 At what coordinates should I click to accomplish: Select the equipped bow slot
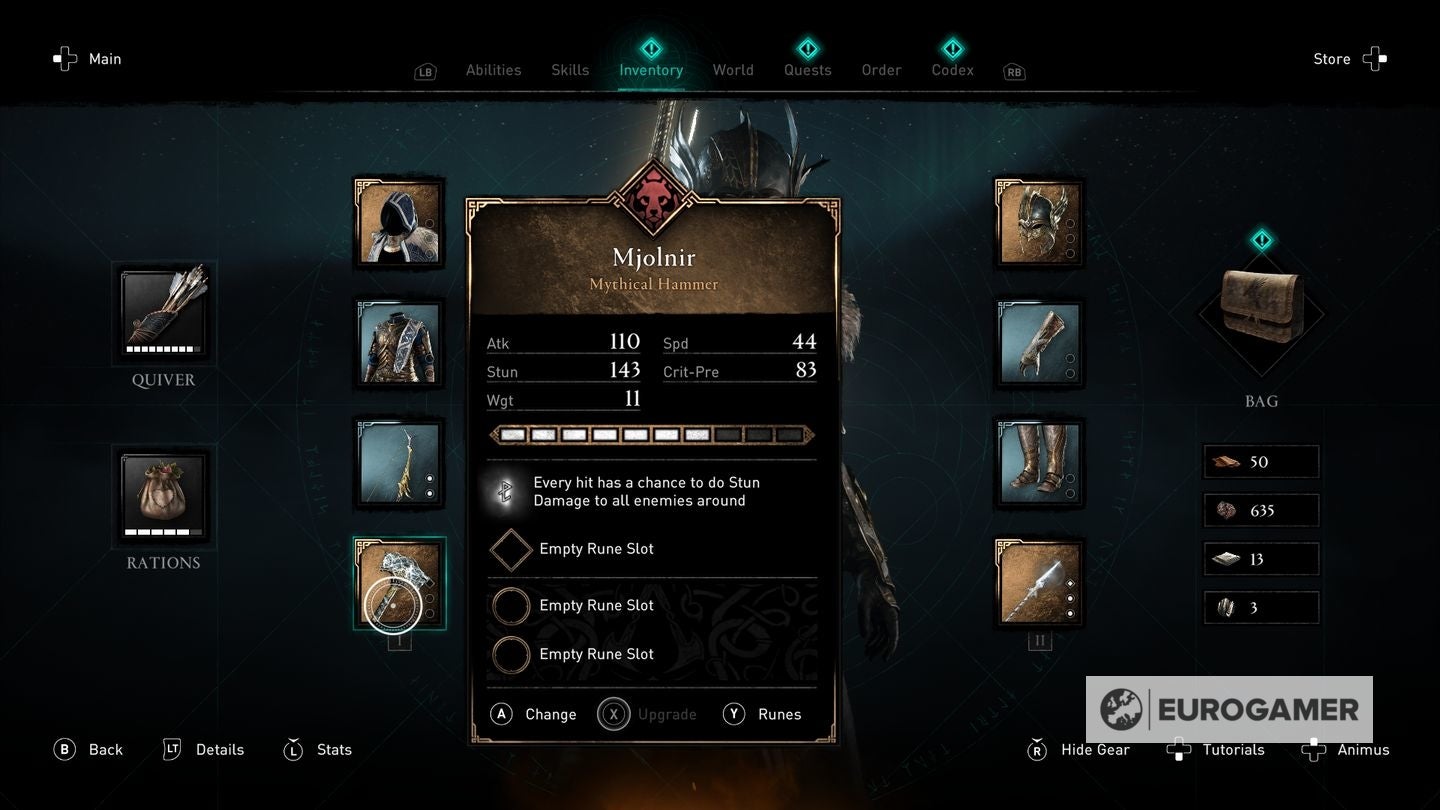click(x=399, y=461)
